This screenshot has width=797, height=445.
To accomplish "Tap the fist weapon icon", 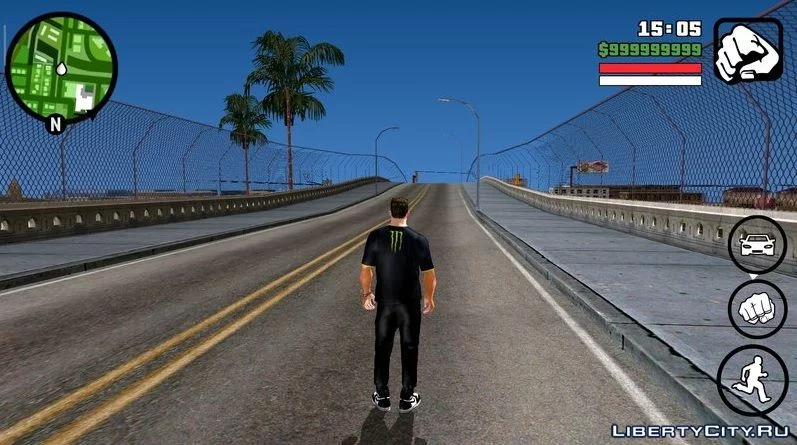I will pos(747,51).
